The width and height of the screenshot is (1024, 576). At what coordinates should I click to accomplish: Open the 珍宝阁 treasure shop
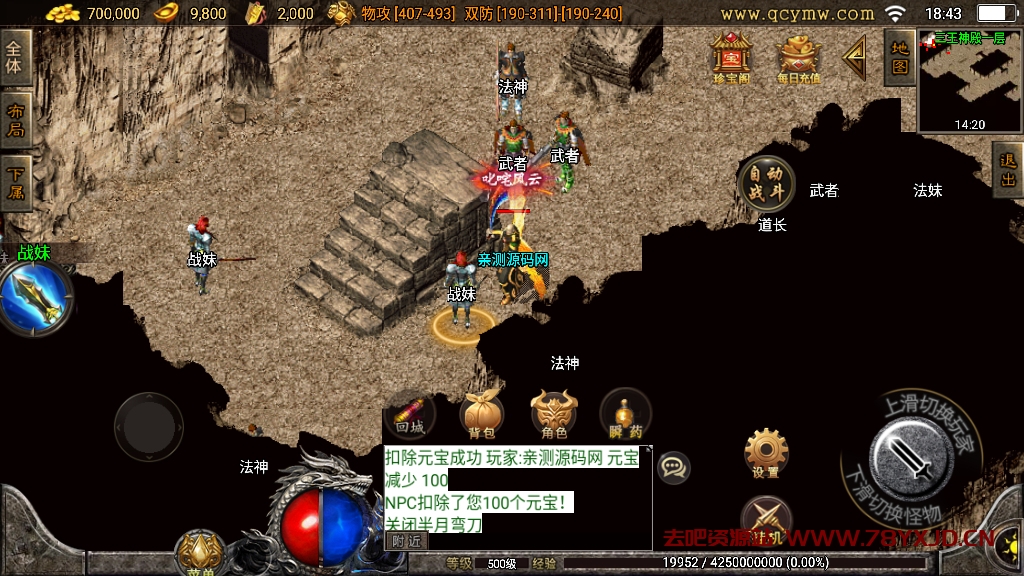click(x=731, y=56)
